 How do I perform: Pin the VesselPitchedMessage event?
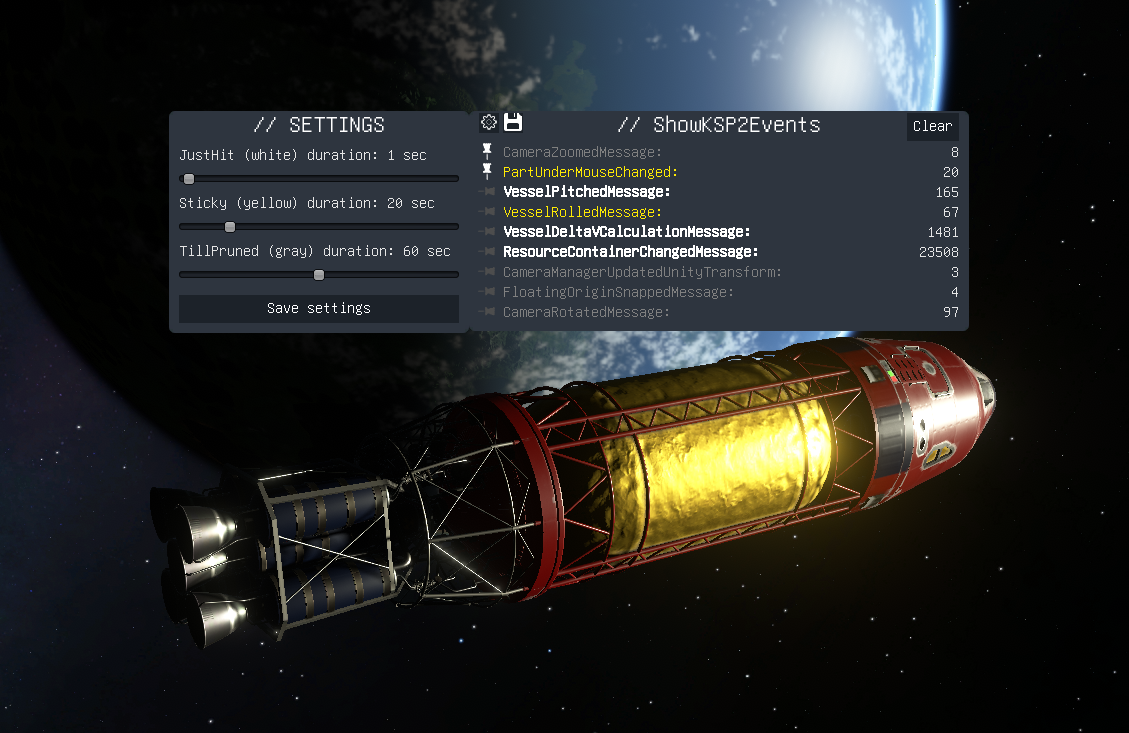point(487,192)
